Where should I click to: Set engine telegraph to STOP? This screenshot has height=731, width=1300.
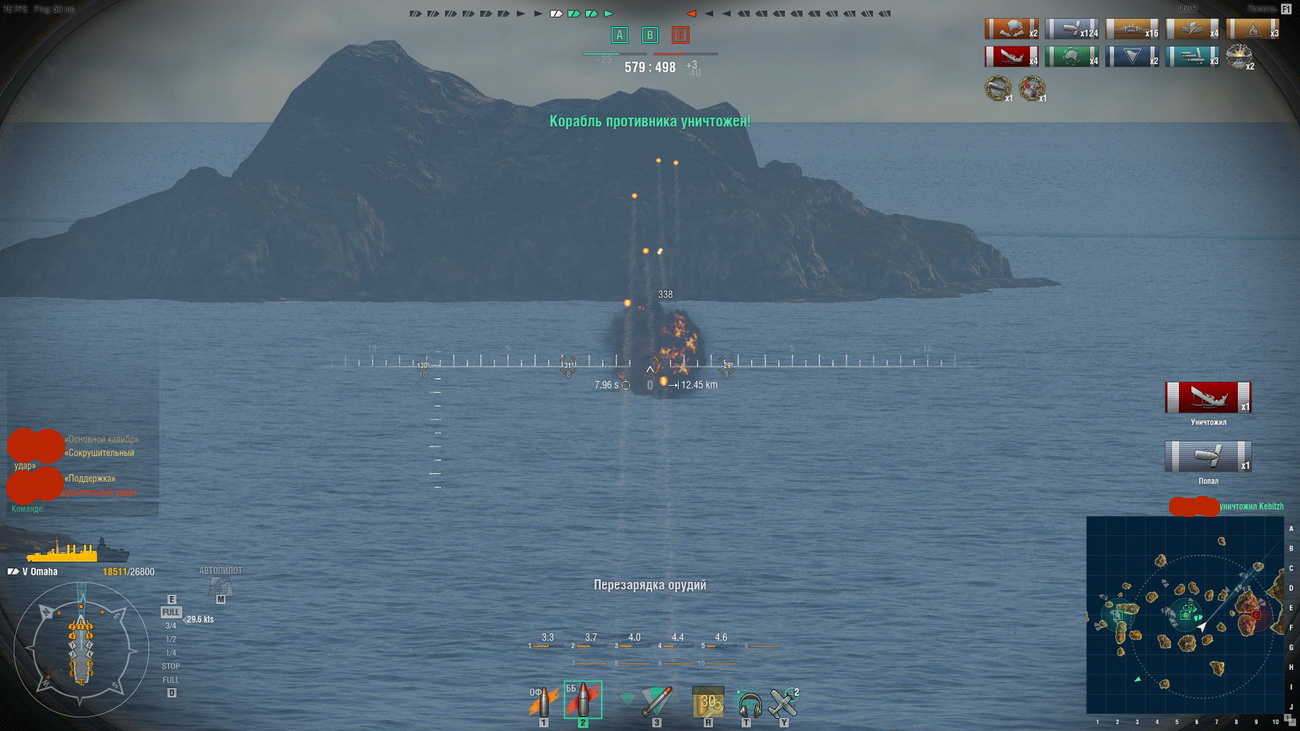click(x=171, y=666)
